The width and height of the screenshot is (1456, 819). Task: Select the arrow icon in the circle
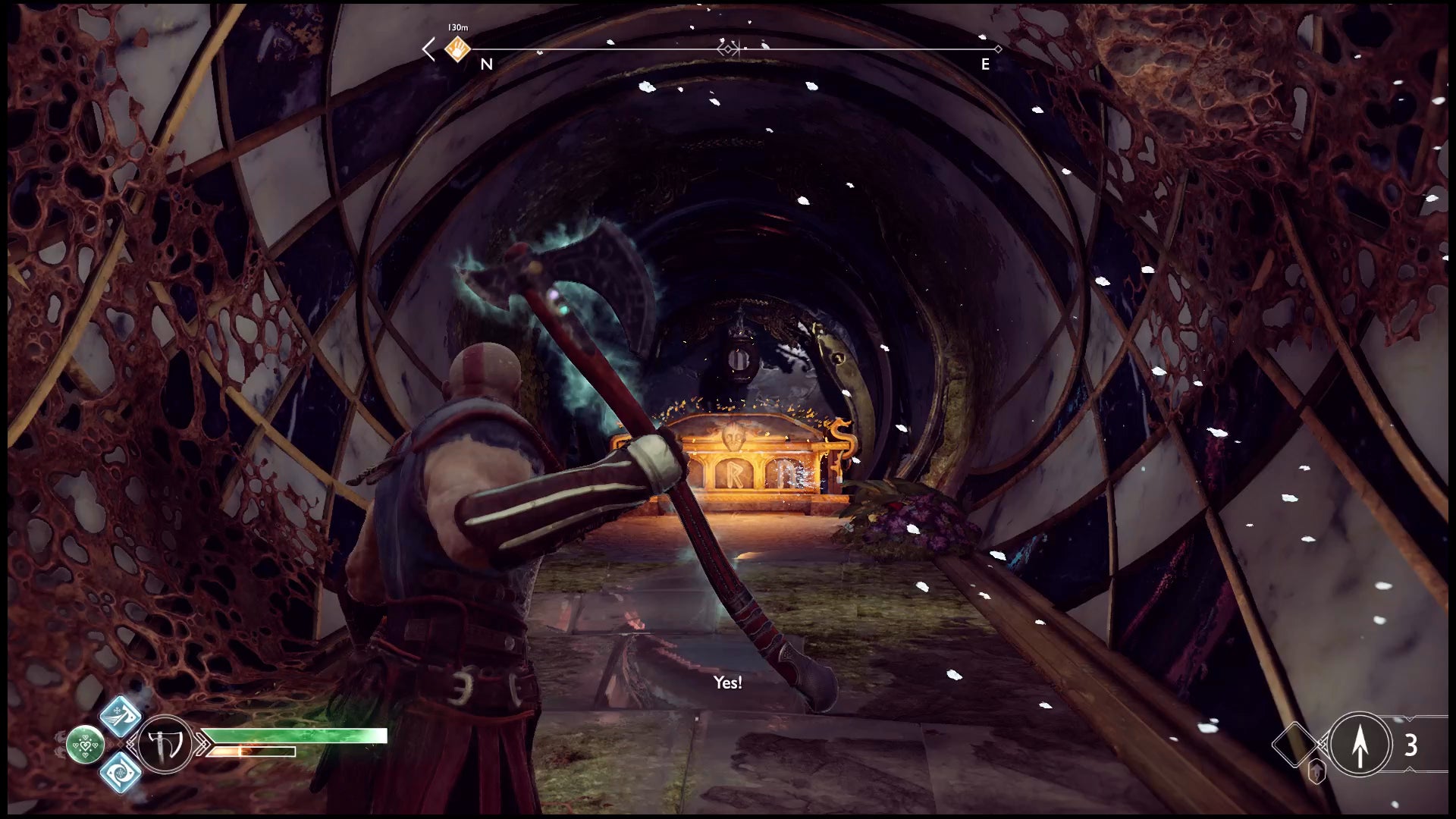[1360, 745]
